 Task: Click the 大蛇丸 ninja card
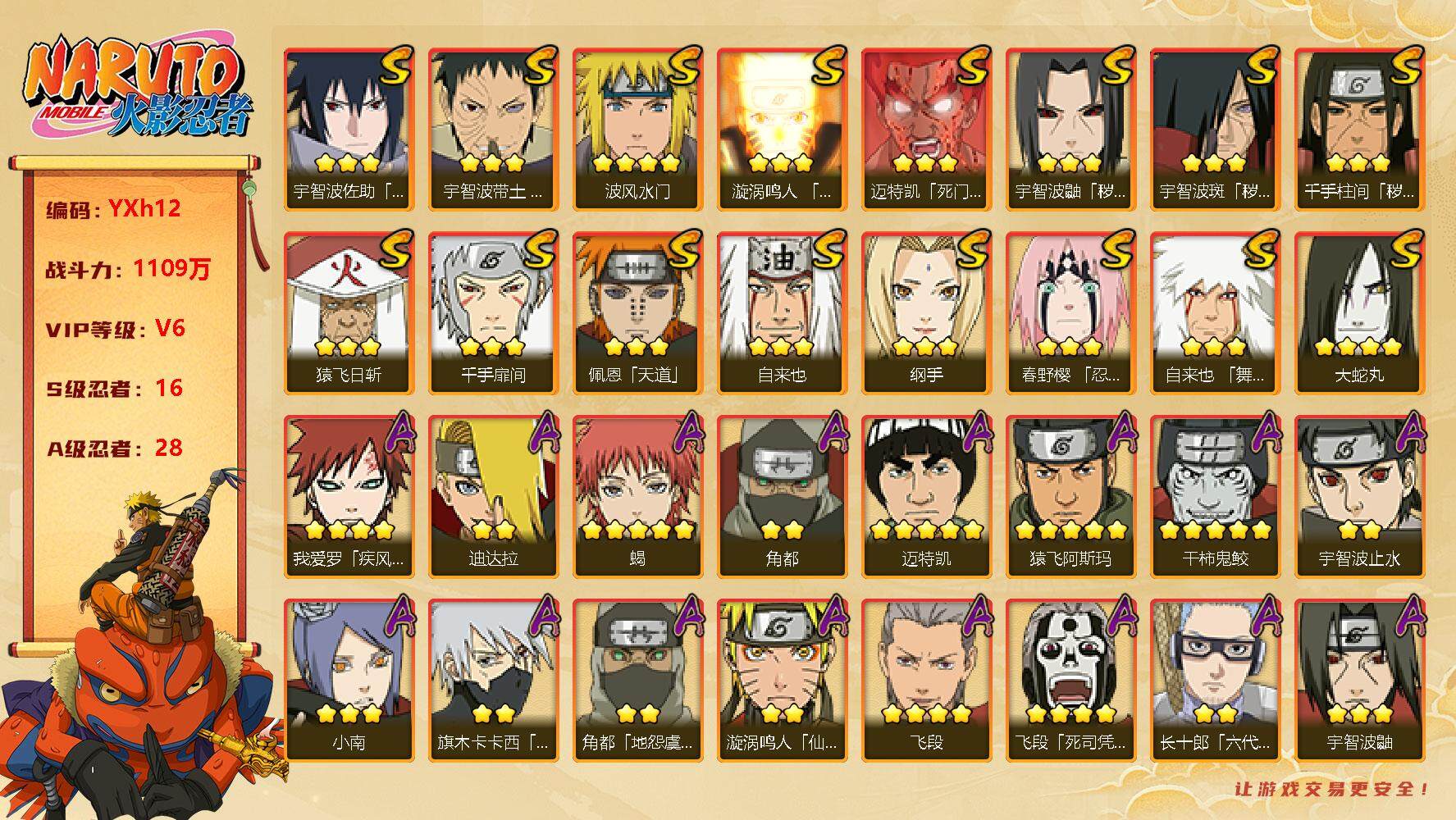1359,312
